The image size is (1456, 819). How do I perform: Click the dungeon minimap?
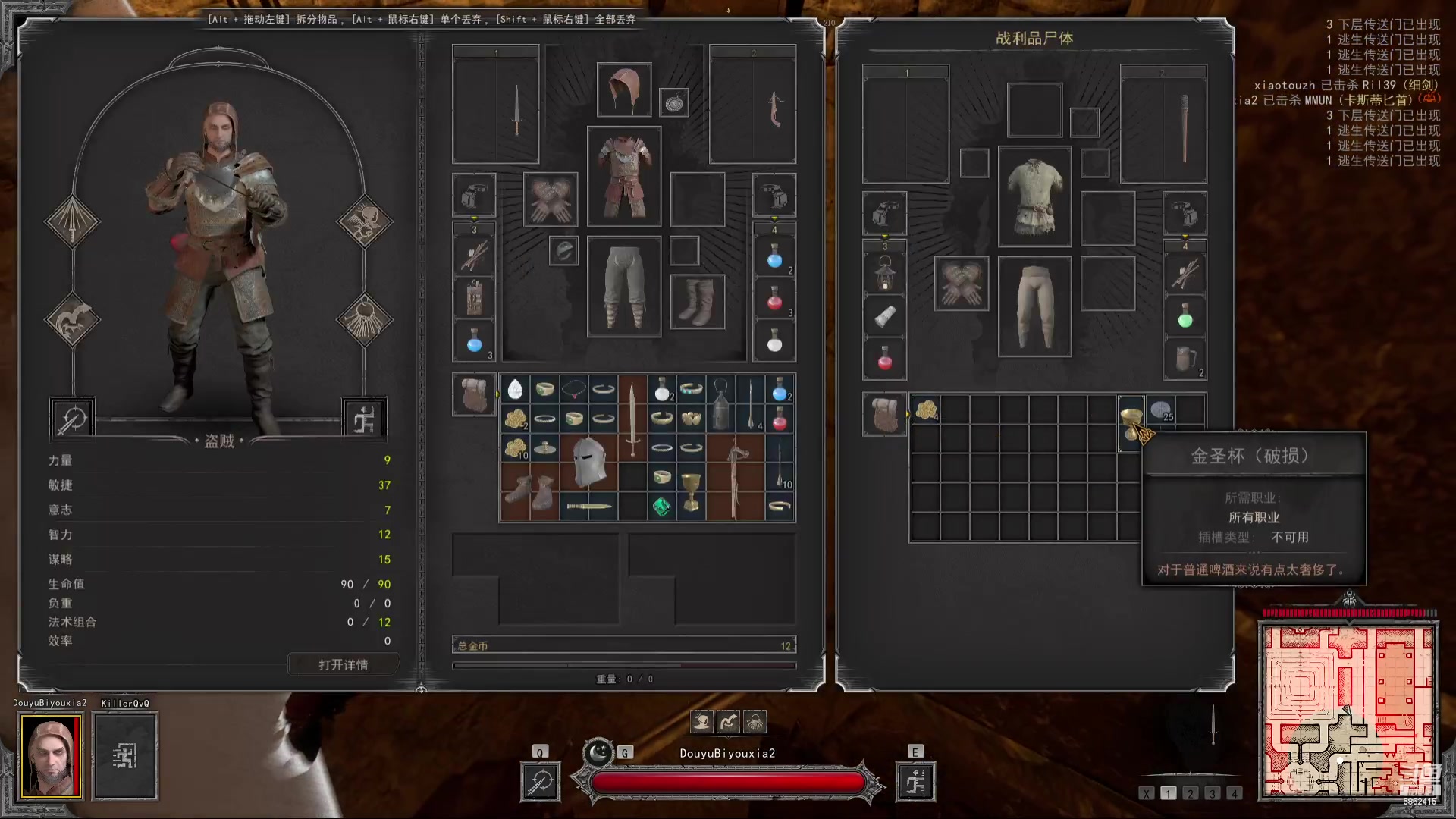coord(1348,711)
